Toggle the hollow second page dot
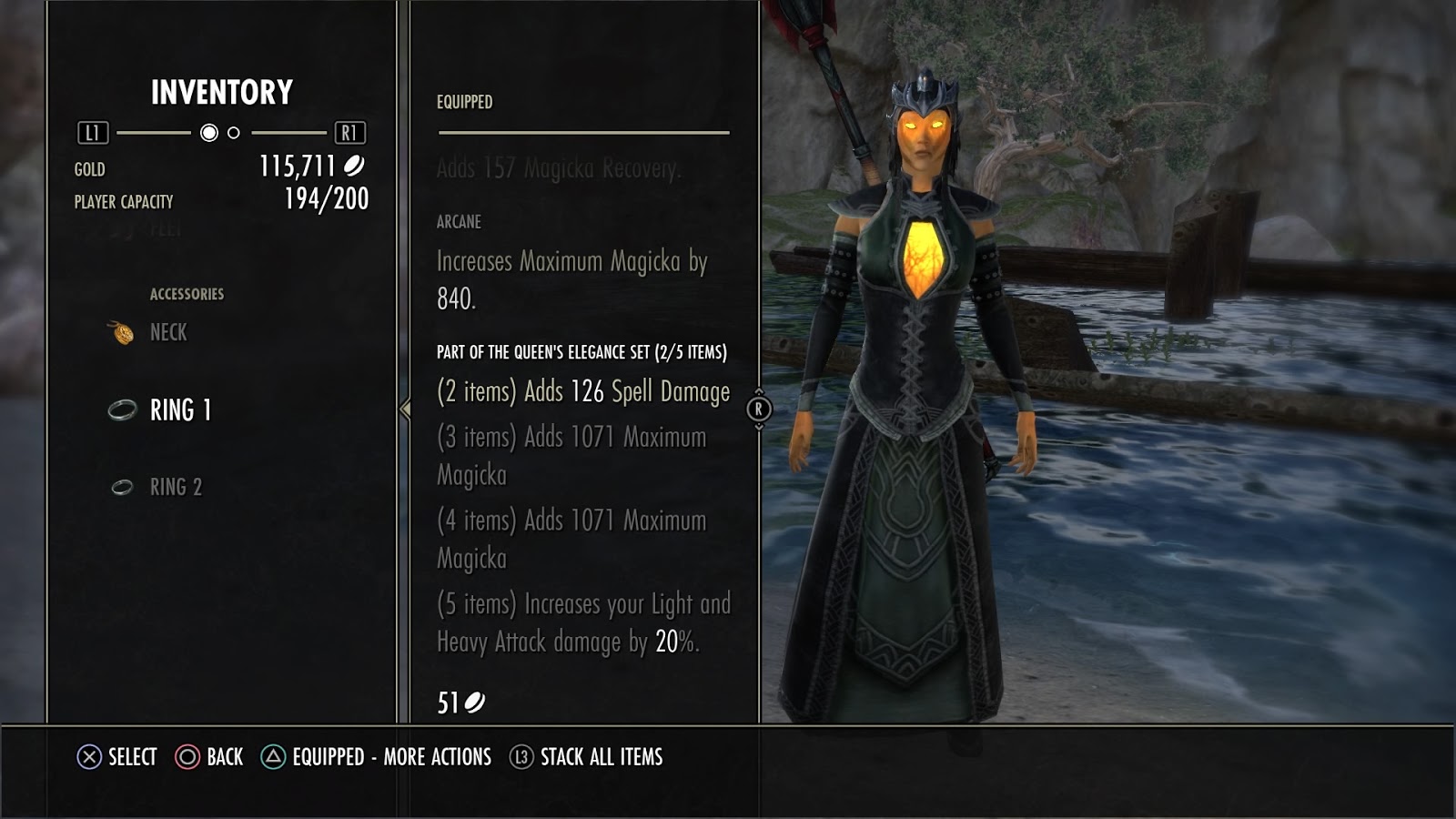The height and width of the screenshot is (819, 1456). click(234, 134)
